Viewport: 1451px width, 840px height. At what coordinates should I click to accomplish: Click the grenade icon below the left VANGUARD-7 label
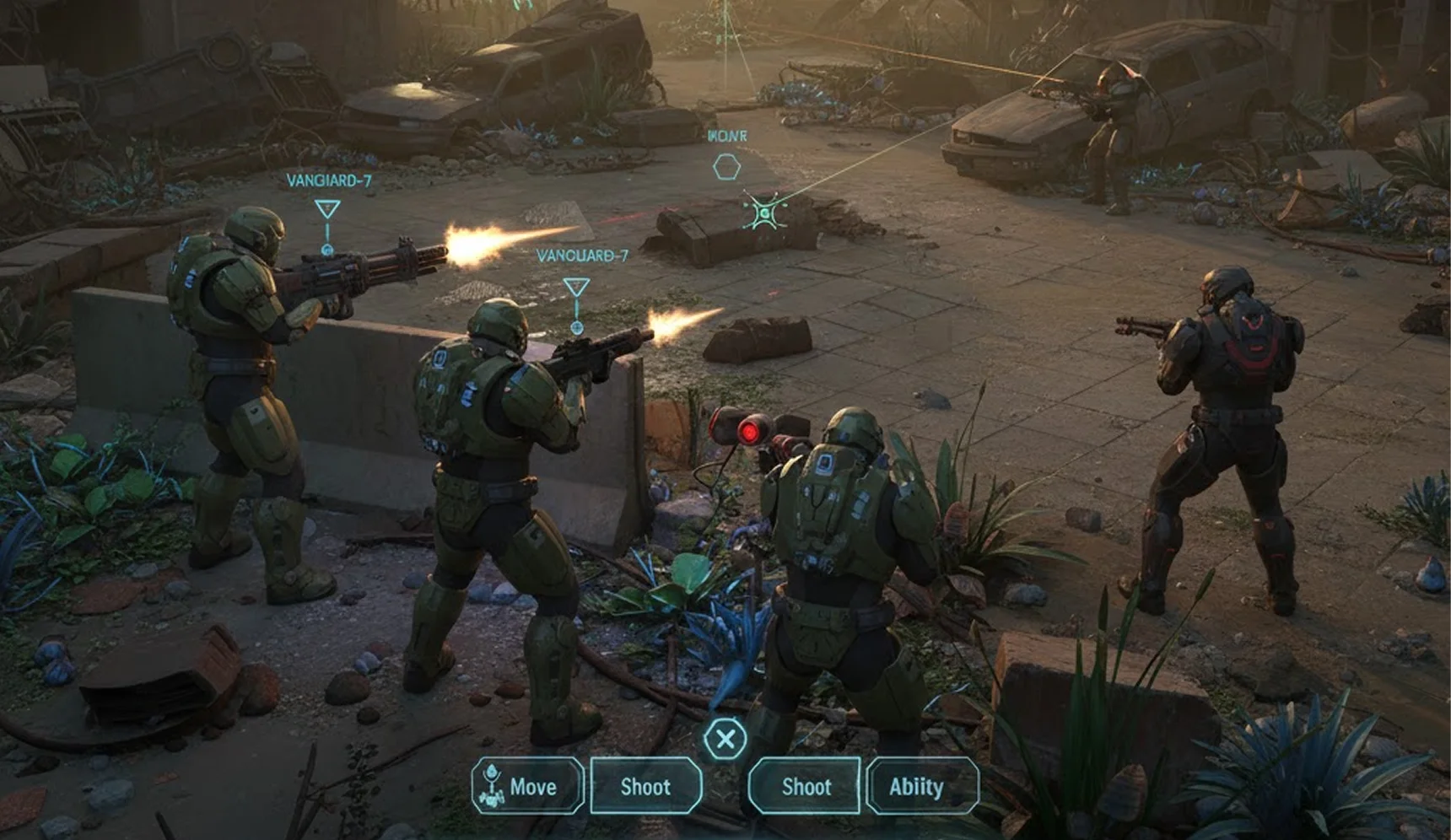pos(327,250)
